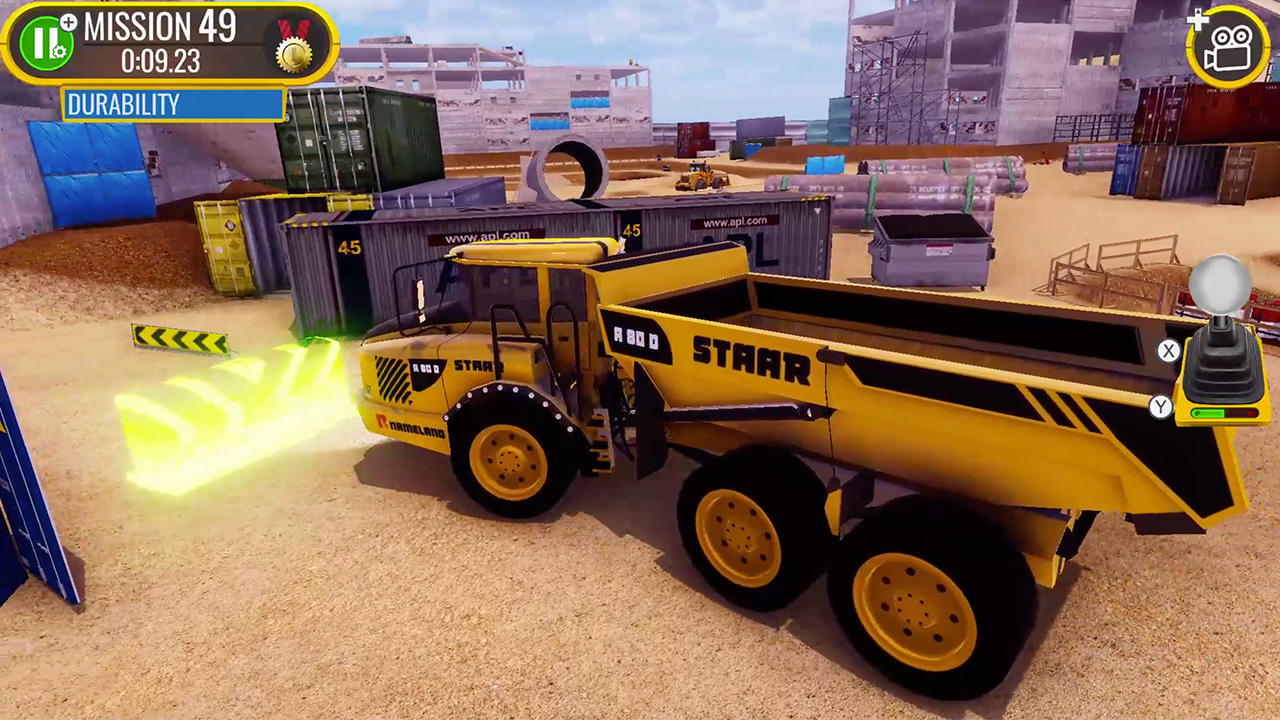Viewport: 1280px width, 720px height.
Task: Switch view using the camera icon
Action: (x=1228, y=46)
